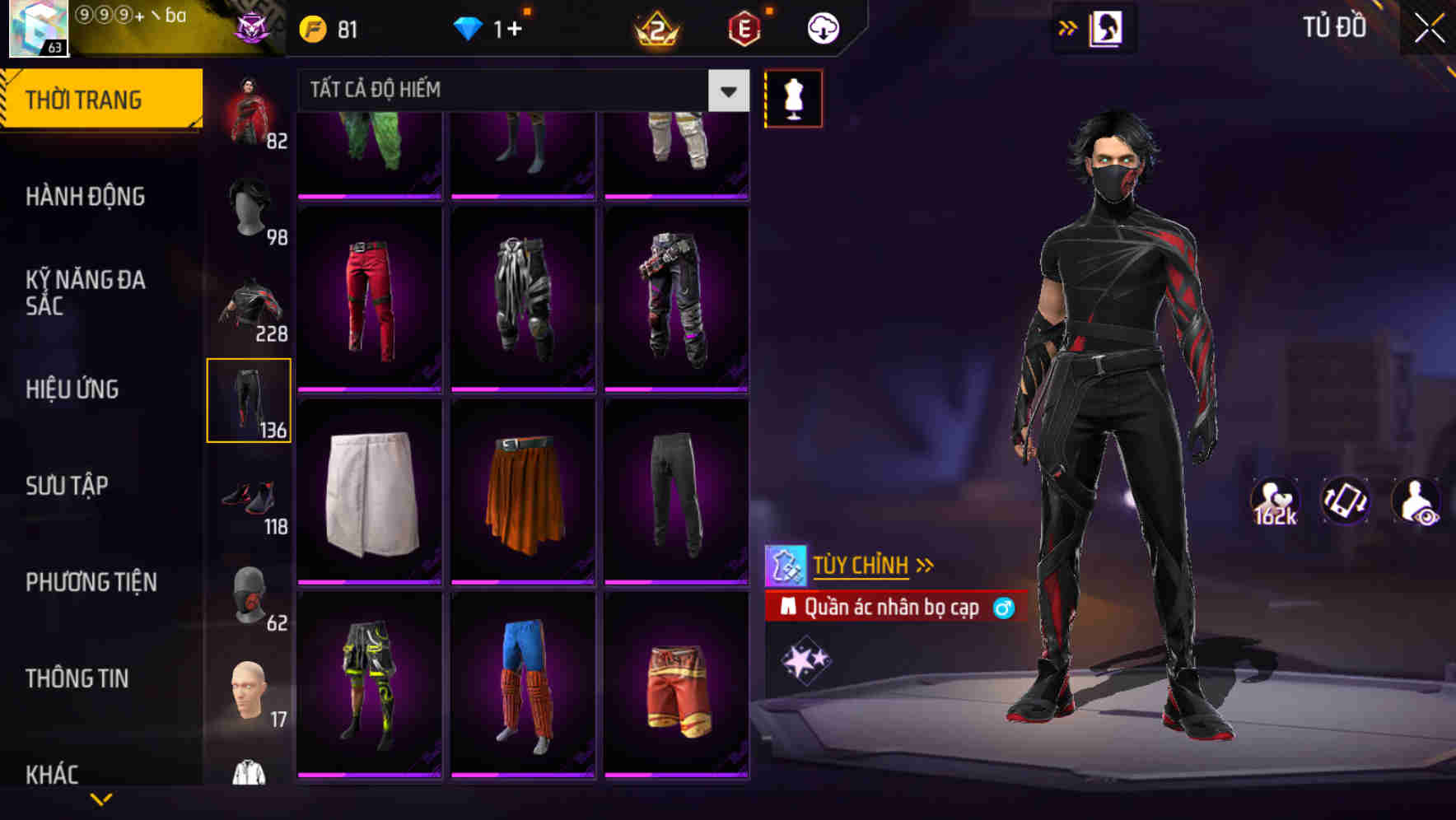Click the TÙY CHỈNH customize link
Viewport: 1456px width, 820px height.
(861, 566)
